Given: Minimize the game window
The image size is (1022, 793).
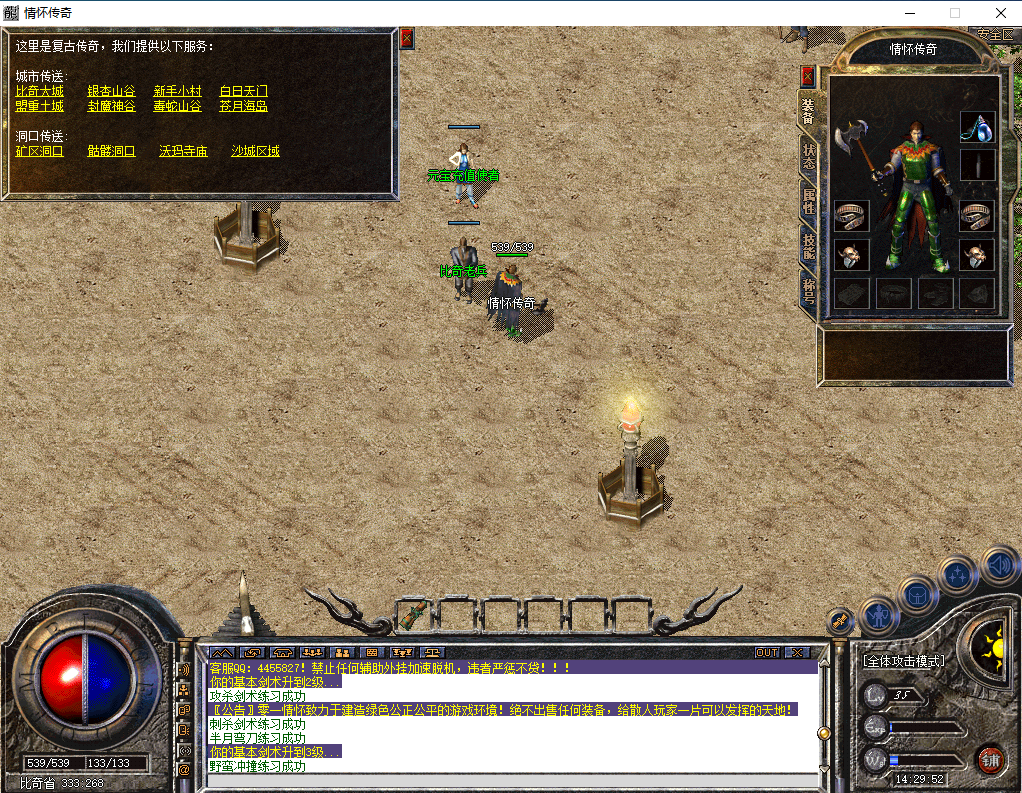Looking at the screenshot, I should click(x=910, y=13).
